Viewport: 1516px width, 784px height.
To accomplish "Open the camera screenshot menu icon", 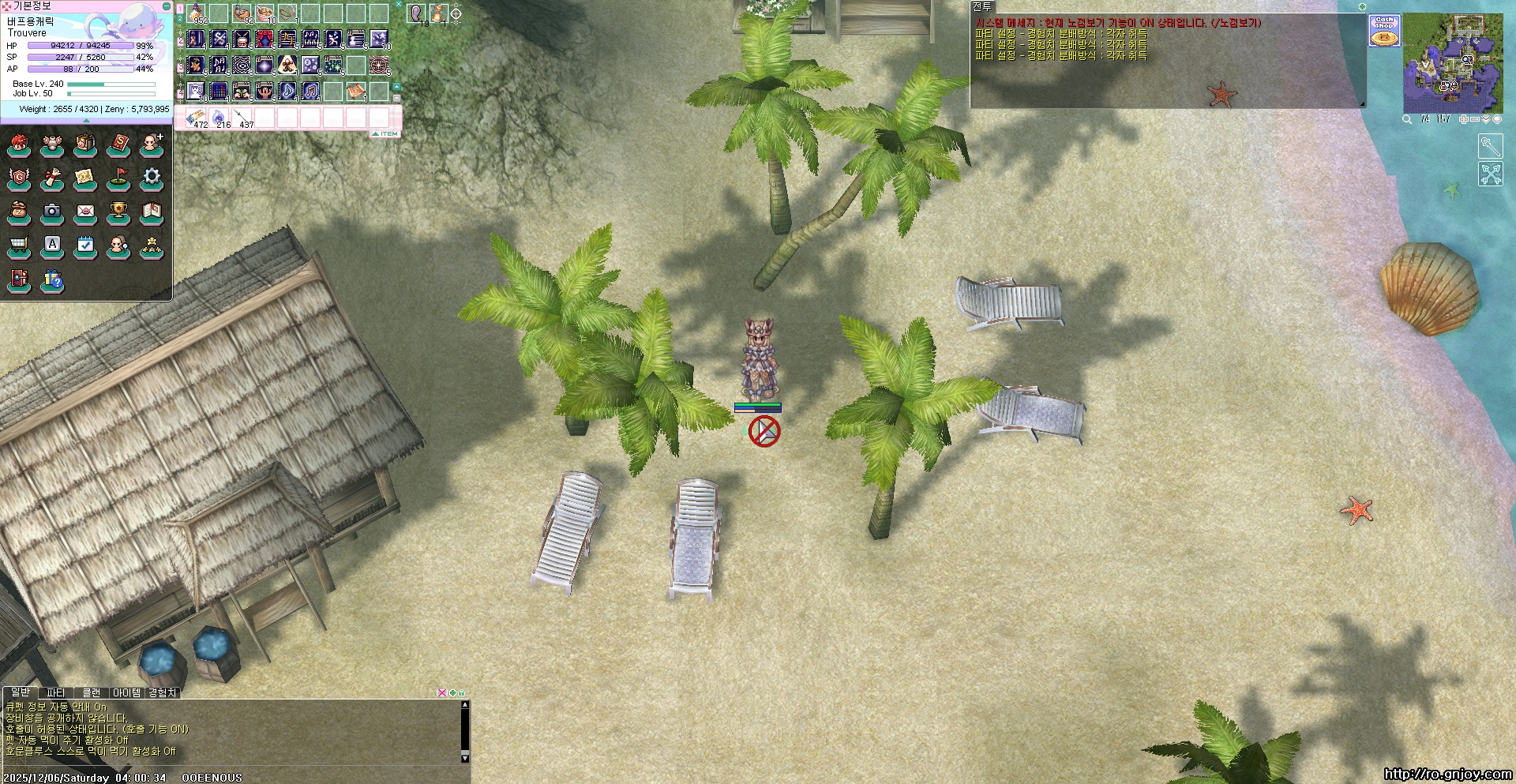I will pyautogui.click(x=52, y=211).
